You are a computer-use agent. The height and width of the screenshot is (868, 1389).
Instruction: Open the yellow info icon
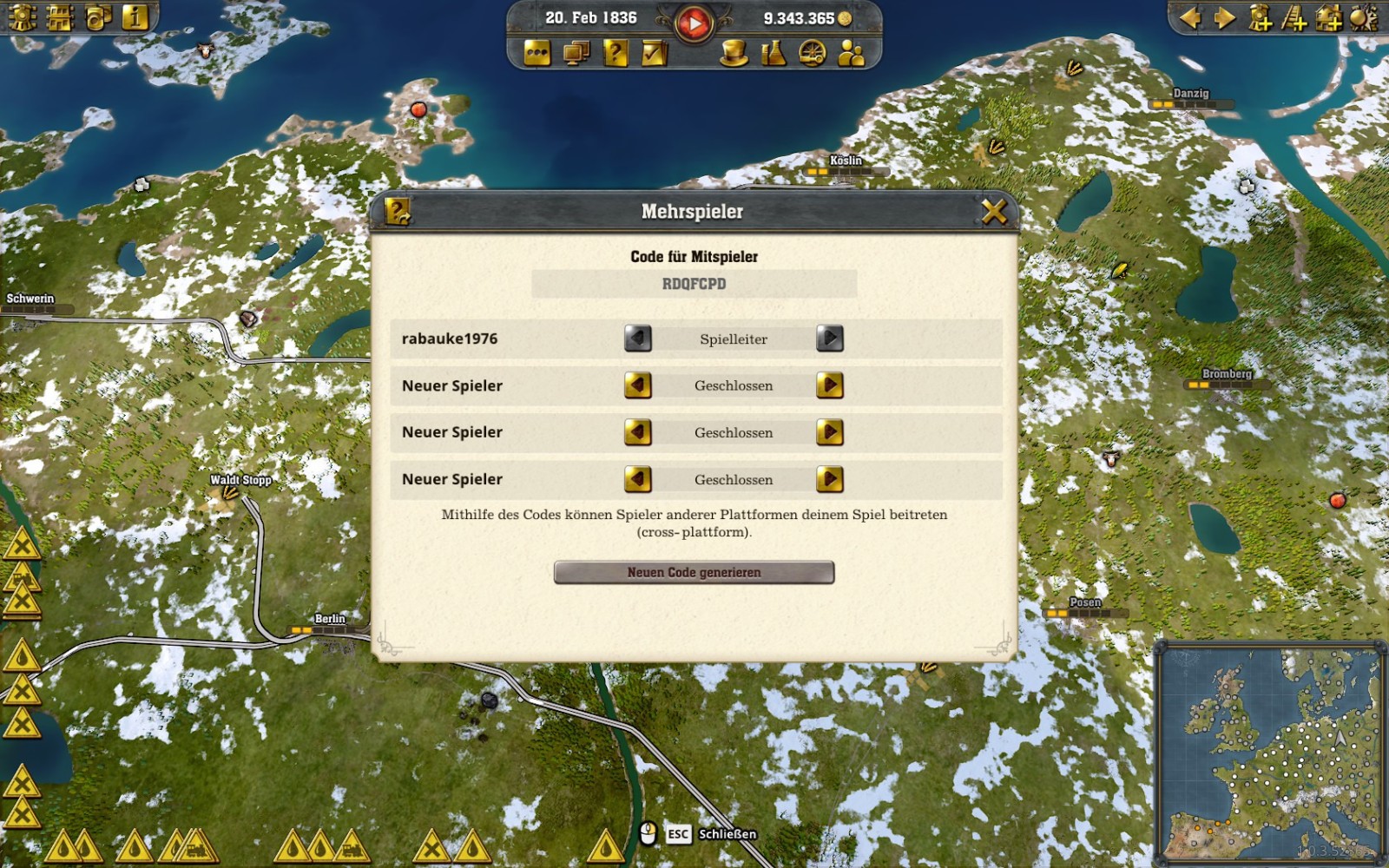click(x=135, y=18)
